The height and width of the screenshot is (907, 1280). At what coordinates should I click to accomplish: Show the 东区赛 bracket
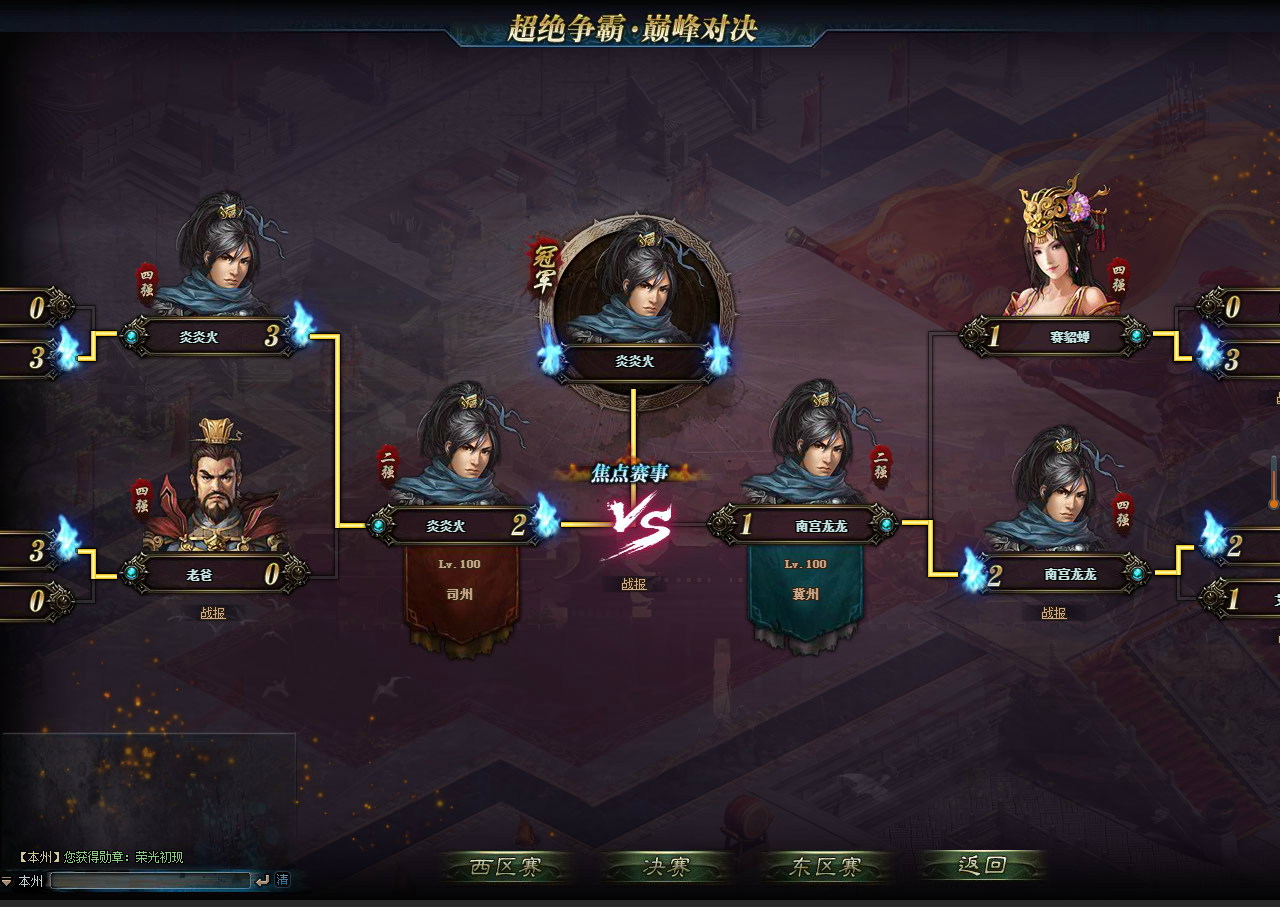825,866
